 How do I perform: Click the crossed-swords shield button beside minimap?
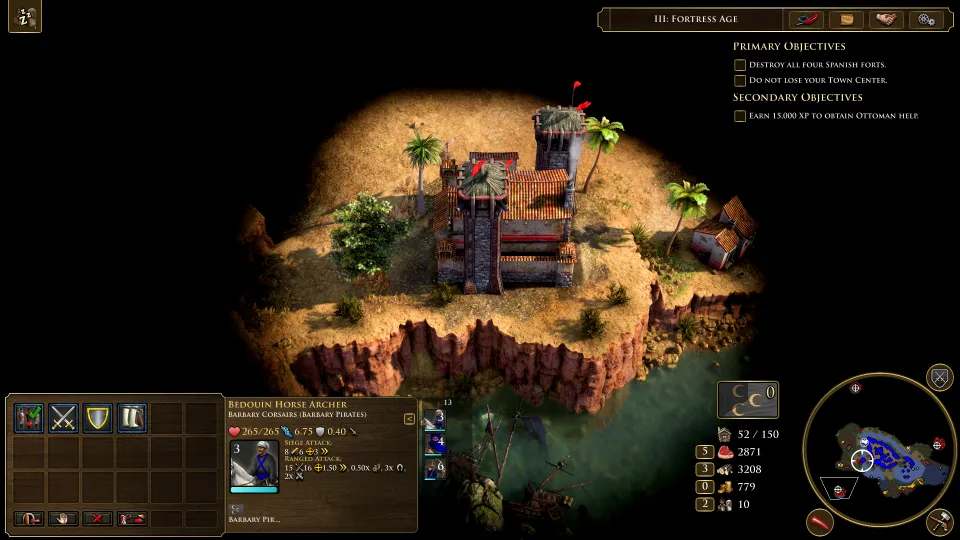[939, 377]
